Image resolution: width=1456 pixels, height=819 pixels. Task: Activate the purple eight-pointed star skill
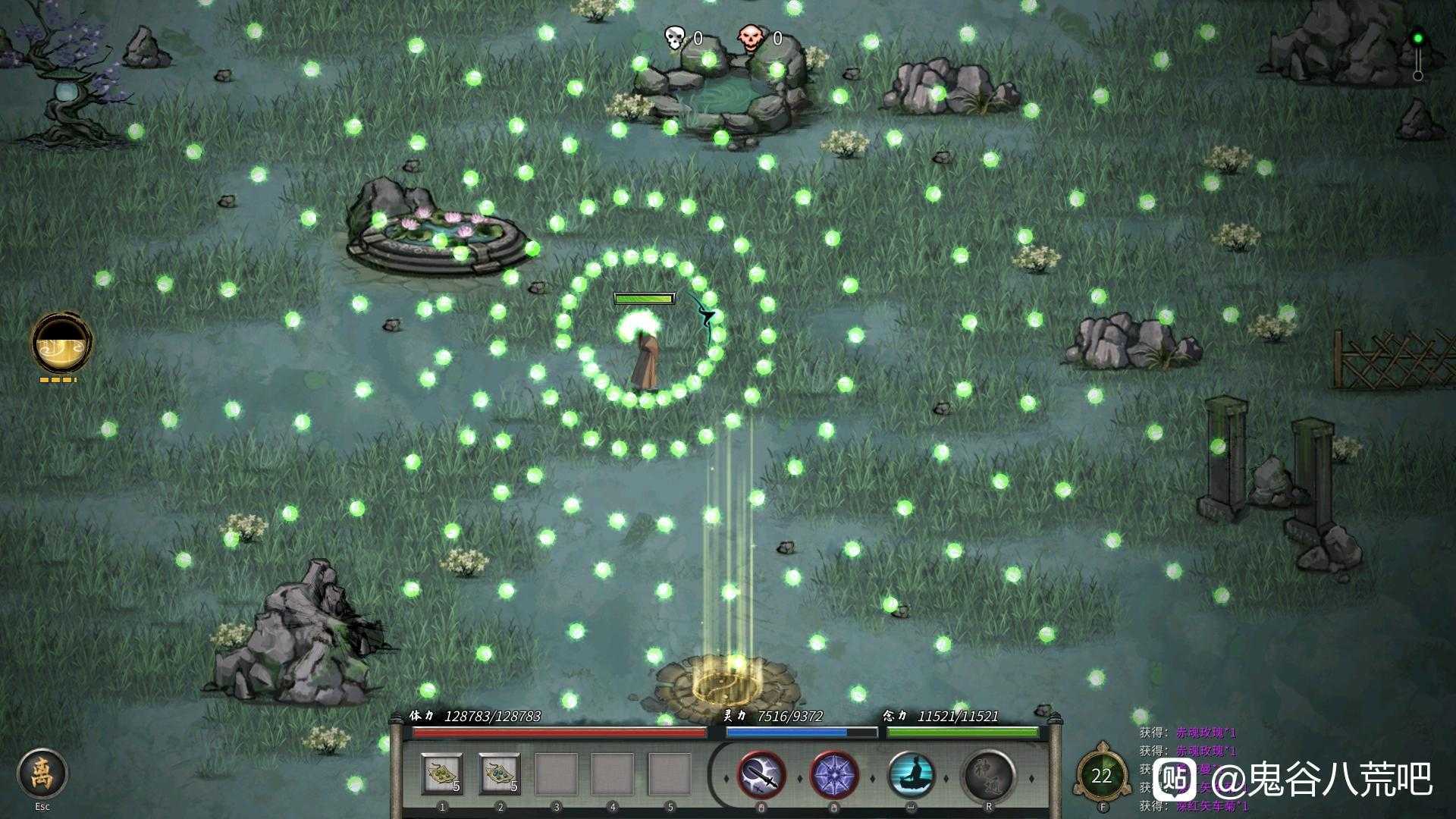[834, 776]
